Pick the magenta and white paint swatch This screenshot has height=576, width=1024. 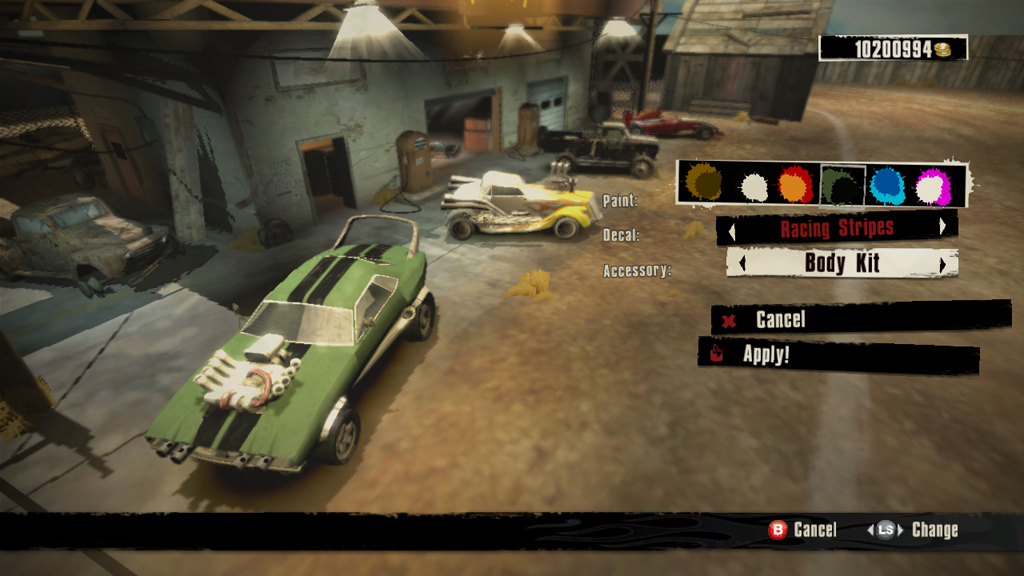coord(932,185)
